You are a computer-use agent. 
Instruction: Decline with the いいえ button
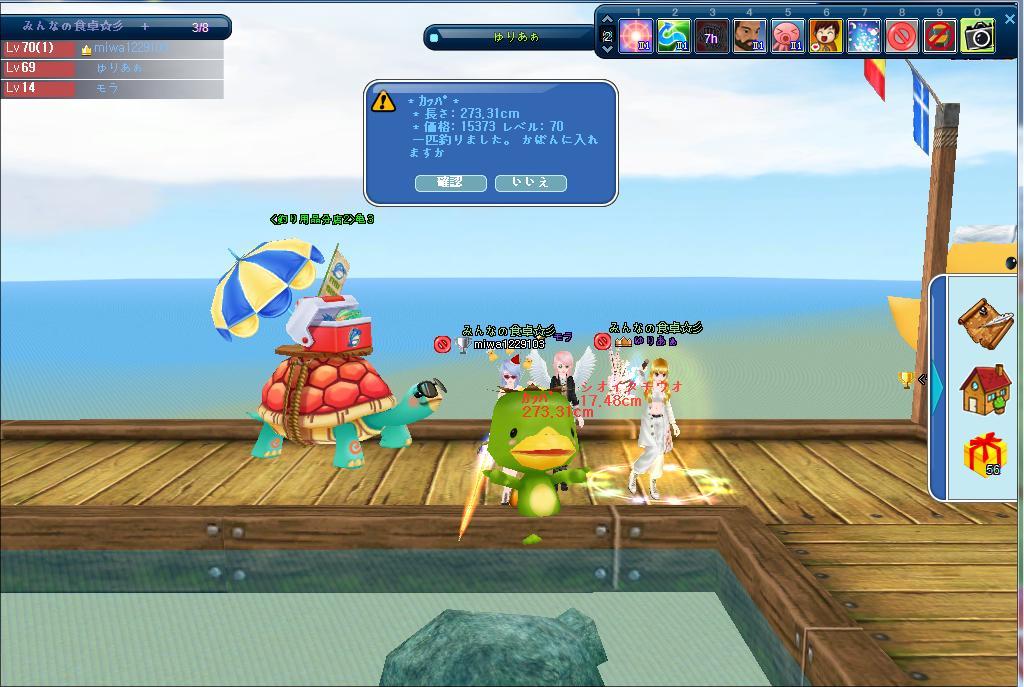click(x=530, y=183)
